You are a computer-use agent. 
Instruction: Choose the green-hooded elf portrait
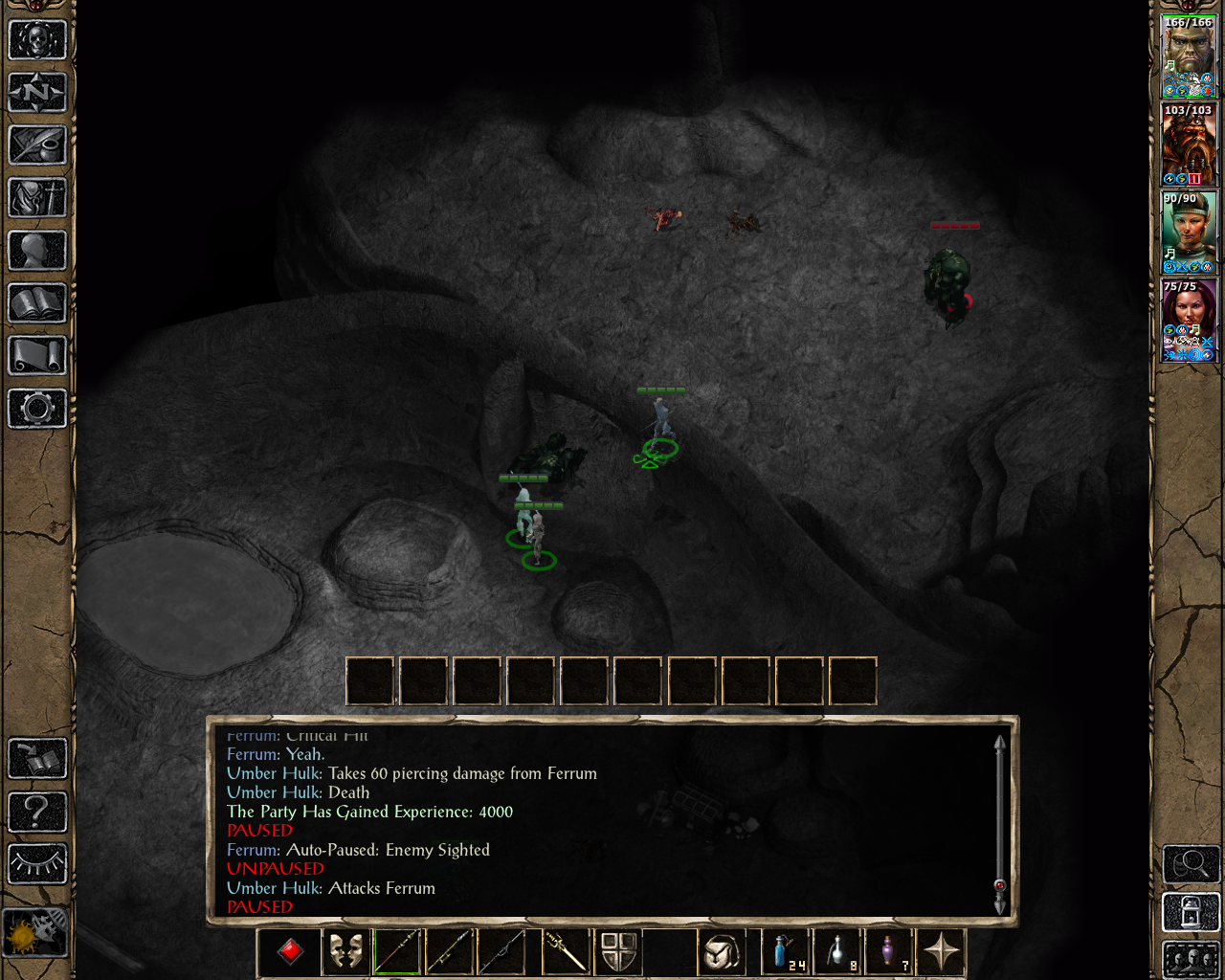(1188, 232)
